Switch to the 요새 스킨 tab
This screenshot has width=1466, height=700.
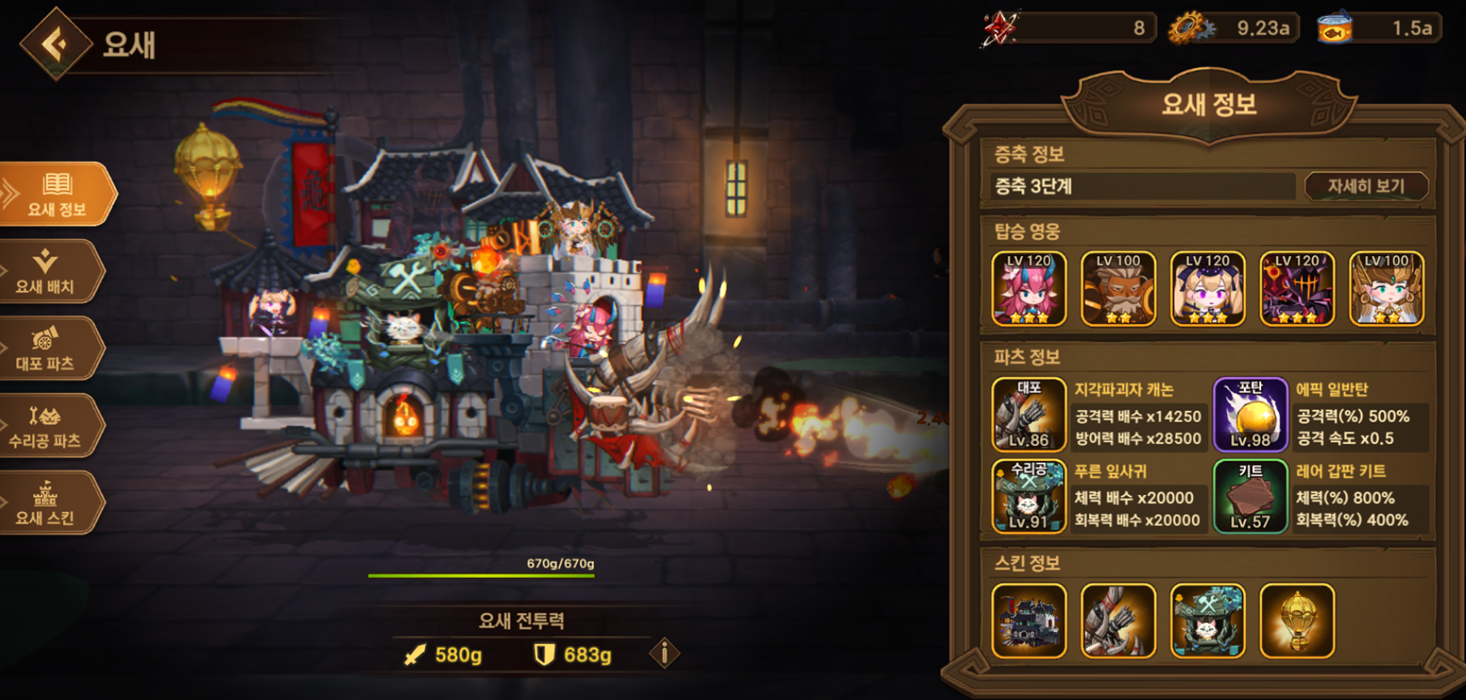coord(50,502)
